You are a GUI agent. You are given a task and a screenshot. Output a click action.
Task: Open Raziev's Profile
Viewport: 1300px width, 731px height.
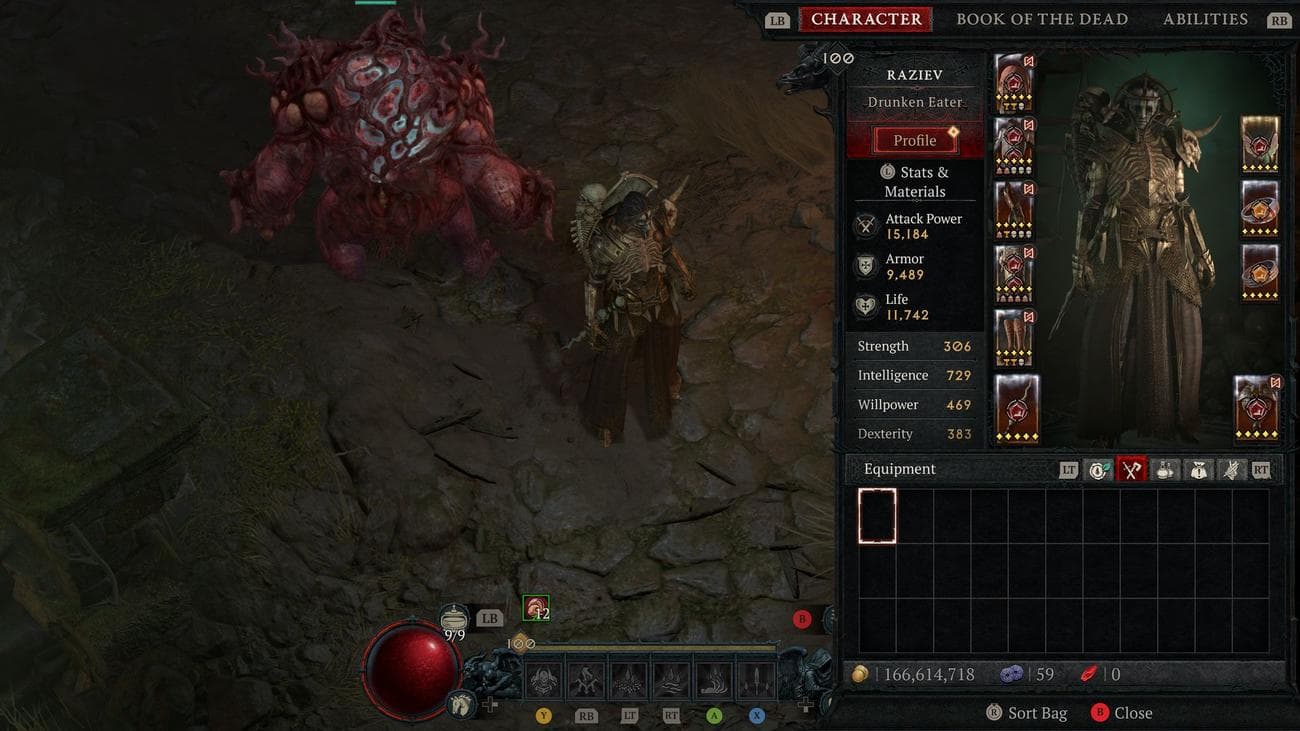(914, 139)
